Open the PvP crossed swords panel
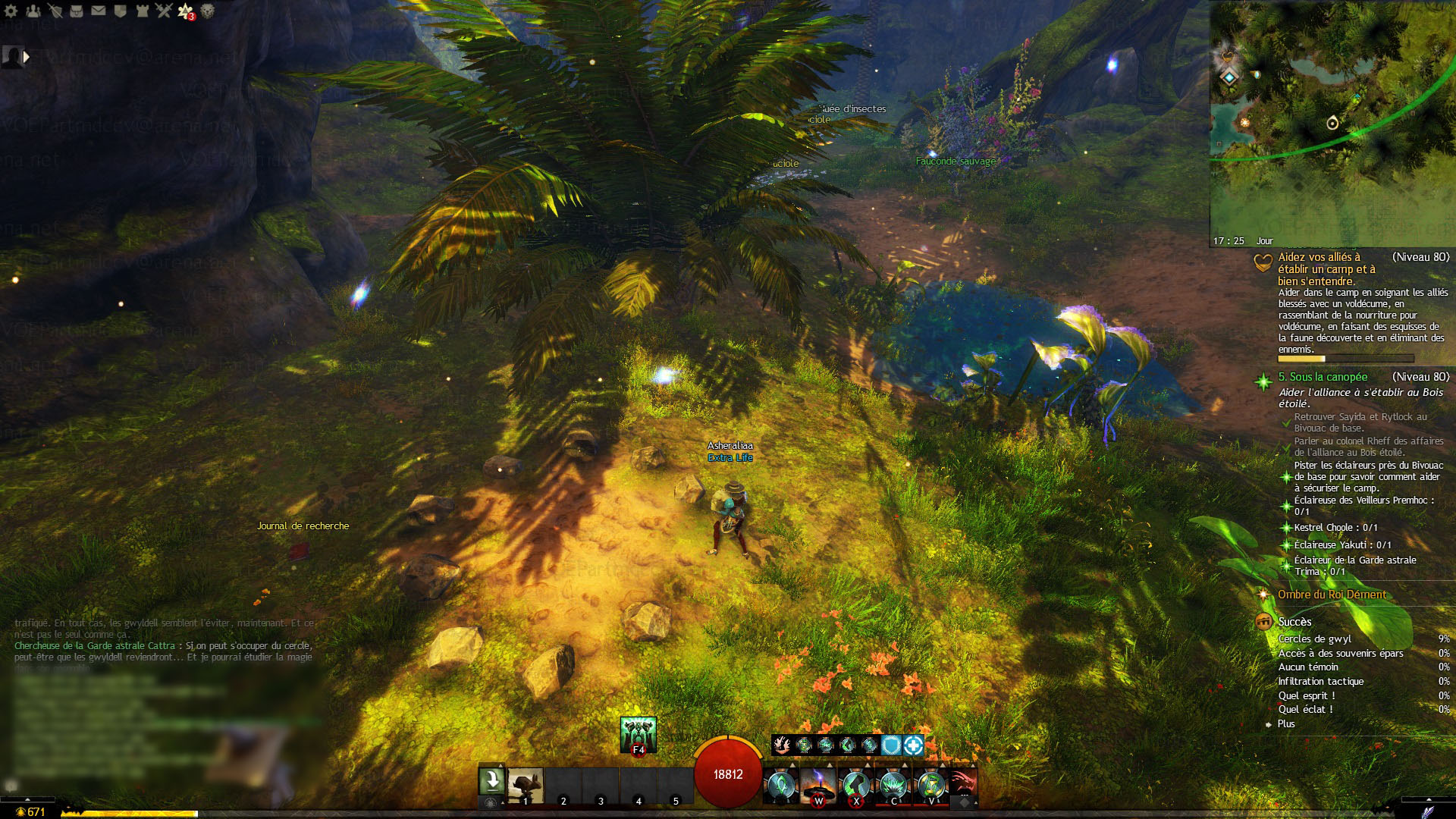The image size is (1456, 819). (164, 11)
